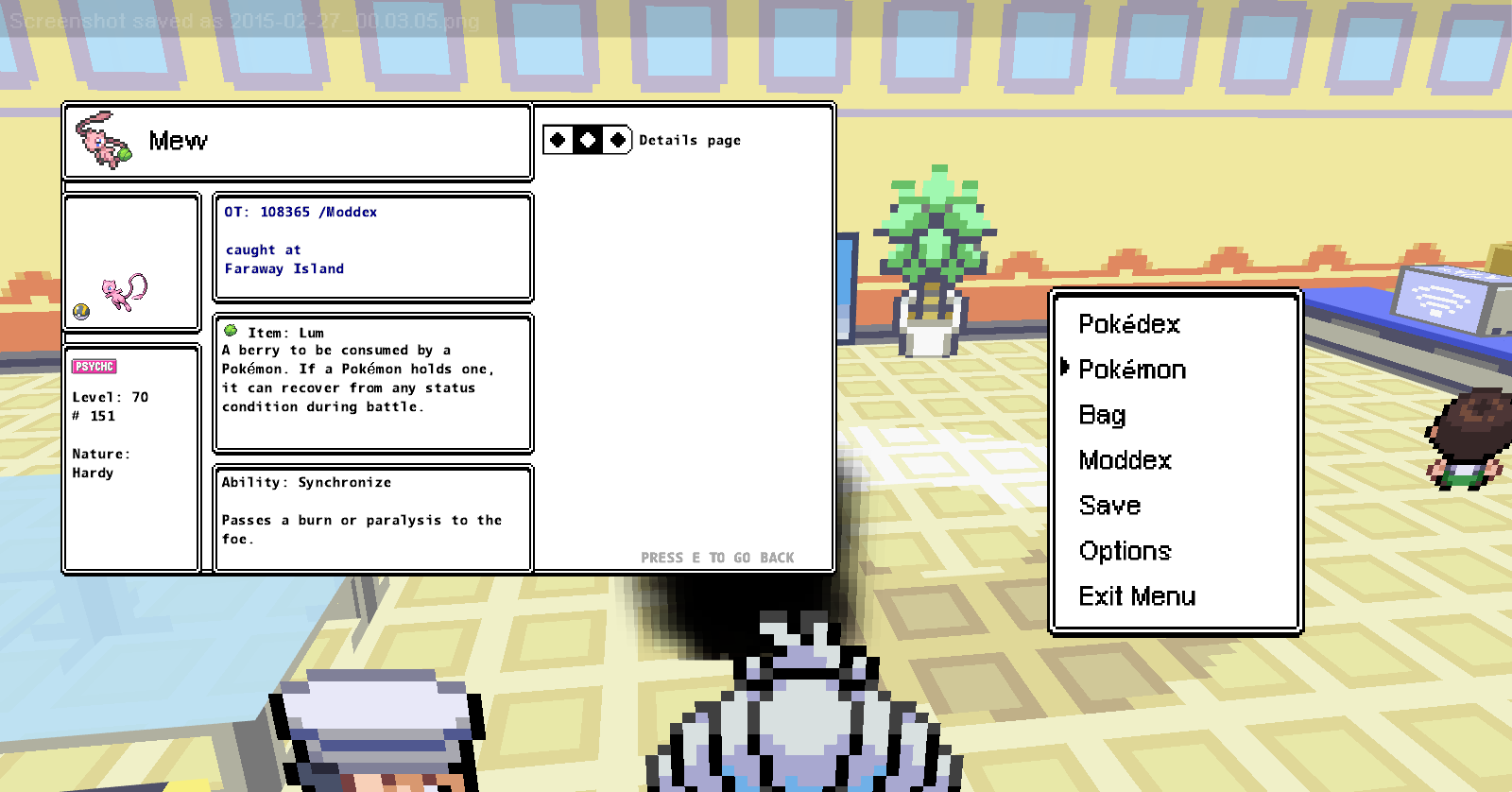Image resolution: width=1512 pixels, height=792 pixels.
Task: Save the game from the menu
Action: click(1109, 506)
